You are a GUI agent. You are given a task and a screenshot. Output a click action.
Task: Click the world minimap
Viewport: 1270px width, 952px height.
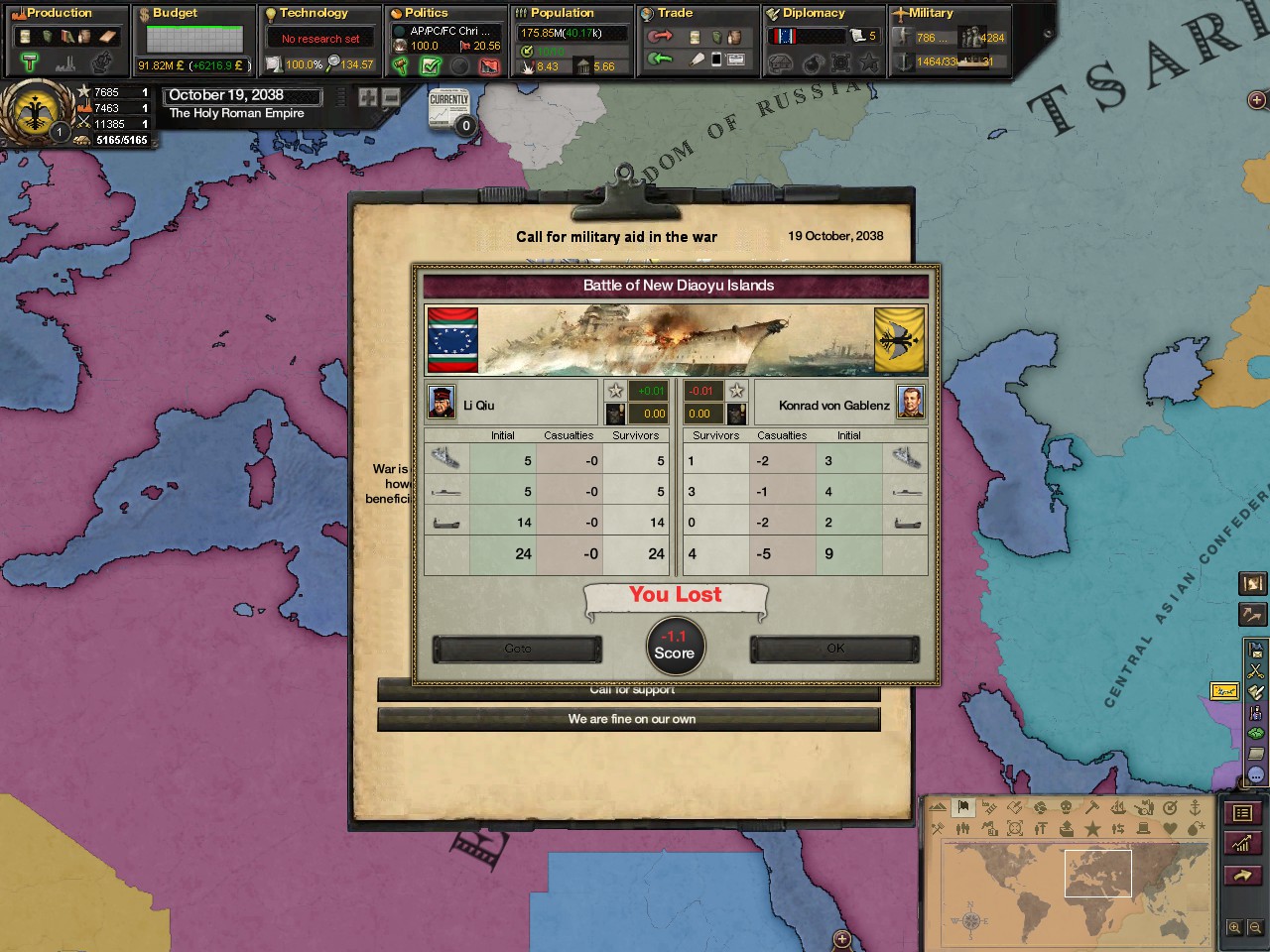(1072, 883)
